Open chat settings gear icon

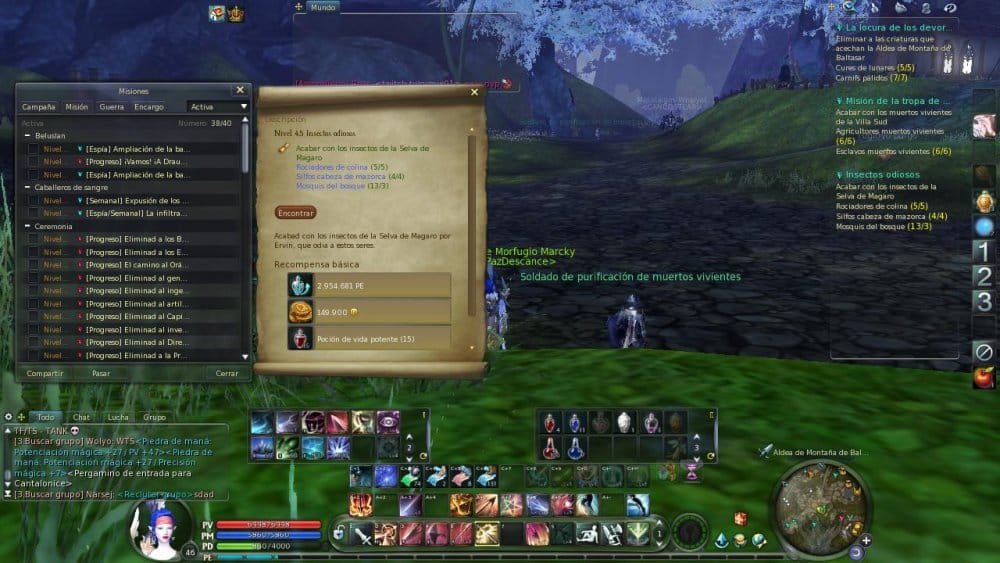pyautogui.click(x=8, y=417)
